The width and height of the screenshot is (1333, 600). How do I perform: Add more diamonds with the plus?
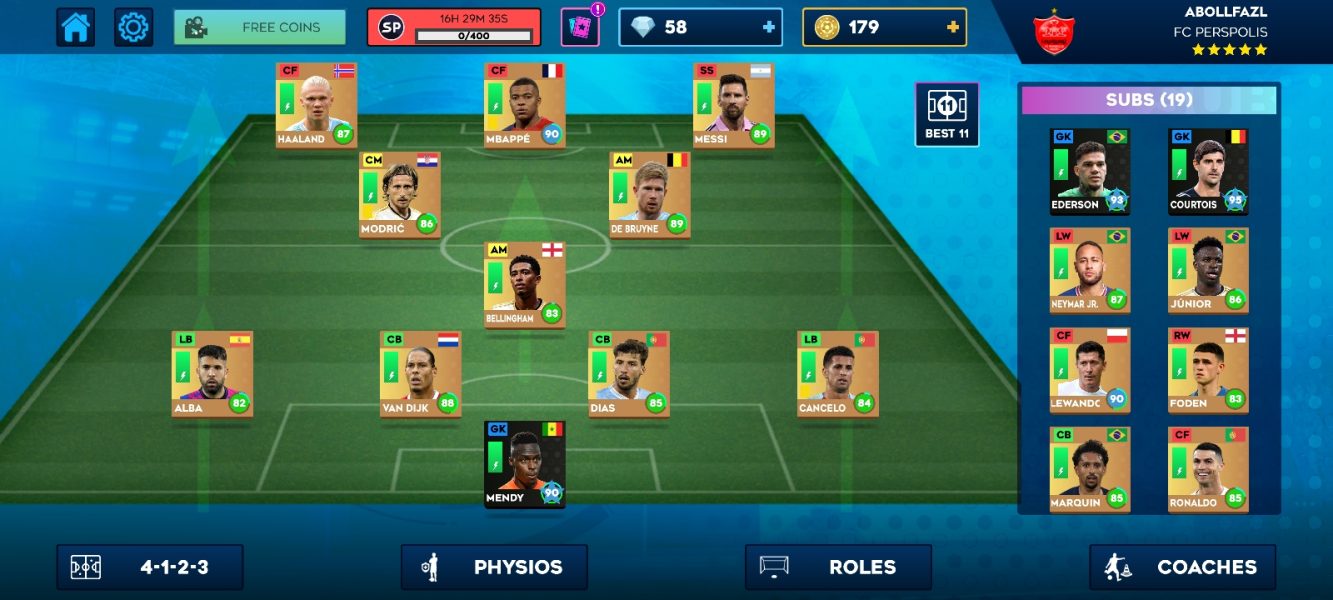click(769, 27)
